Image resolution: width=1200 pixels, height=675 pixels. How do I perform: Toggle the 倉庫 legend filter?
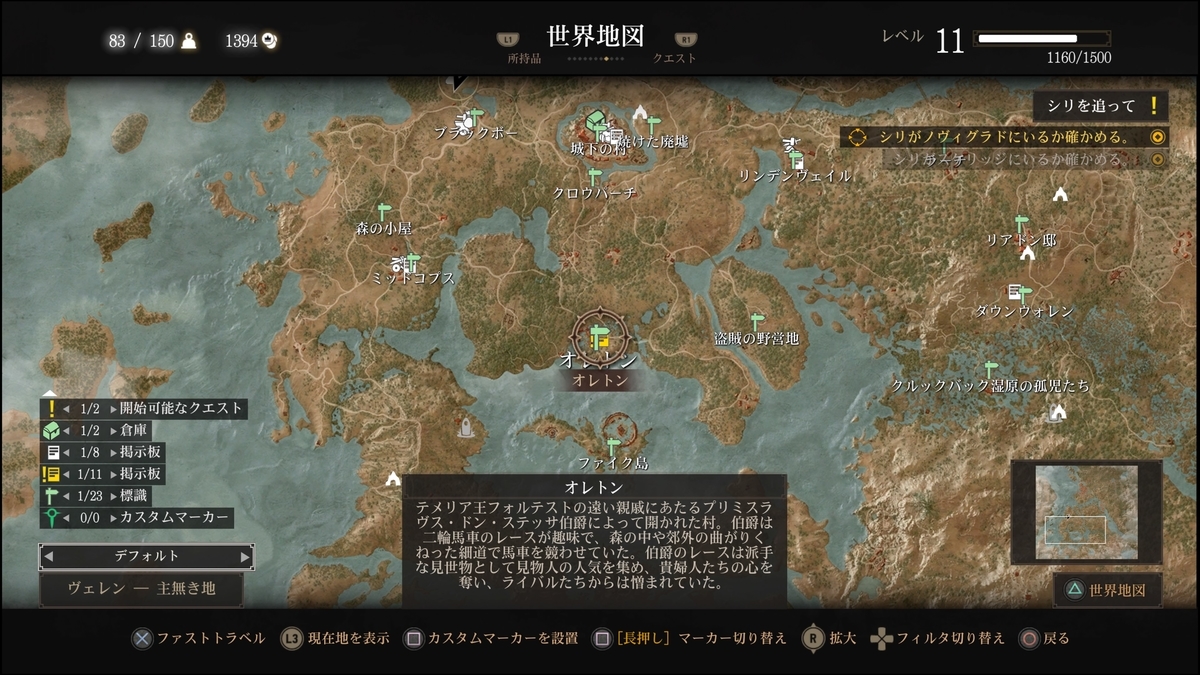(144, 430)
